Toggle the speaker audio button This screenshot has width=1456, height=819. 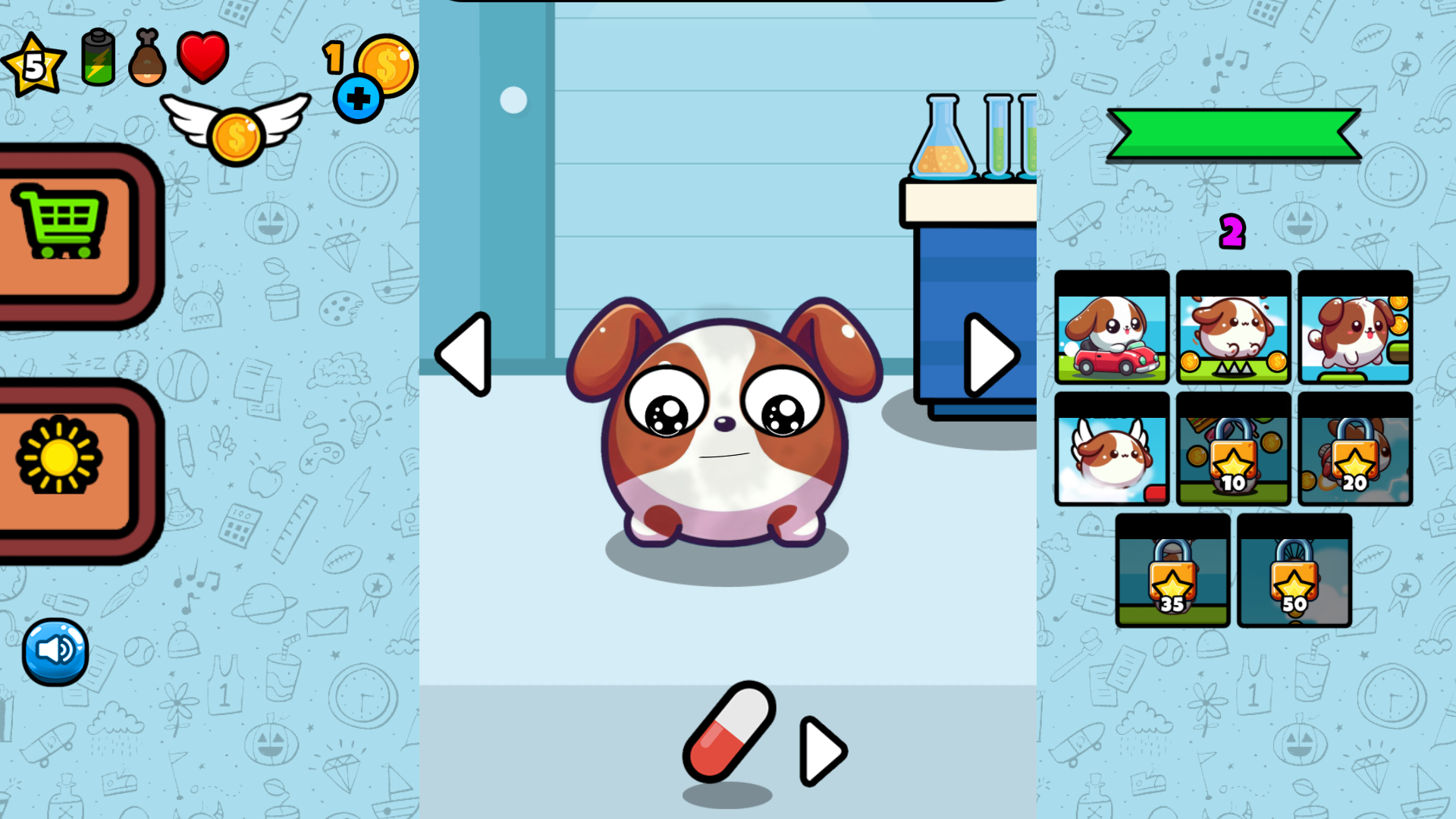point(55,651)
